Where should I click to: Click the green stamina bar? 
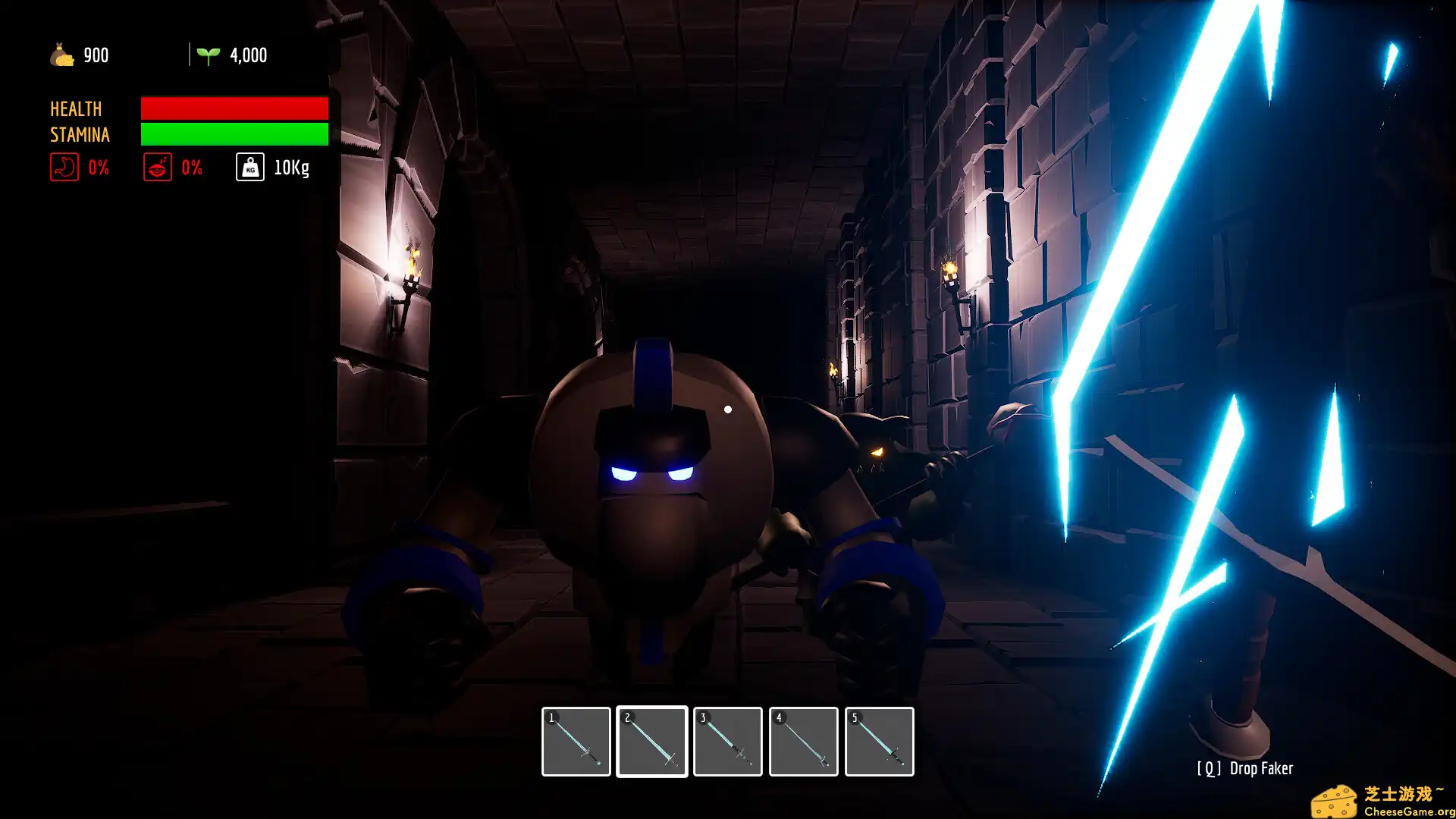tap(234, 134)
